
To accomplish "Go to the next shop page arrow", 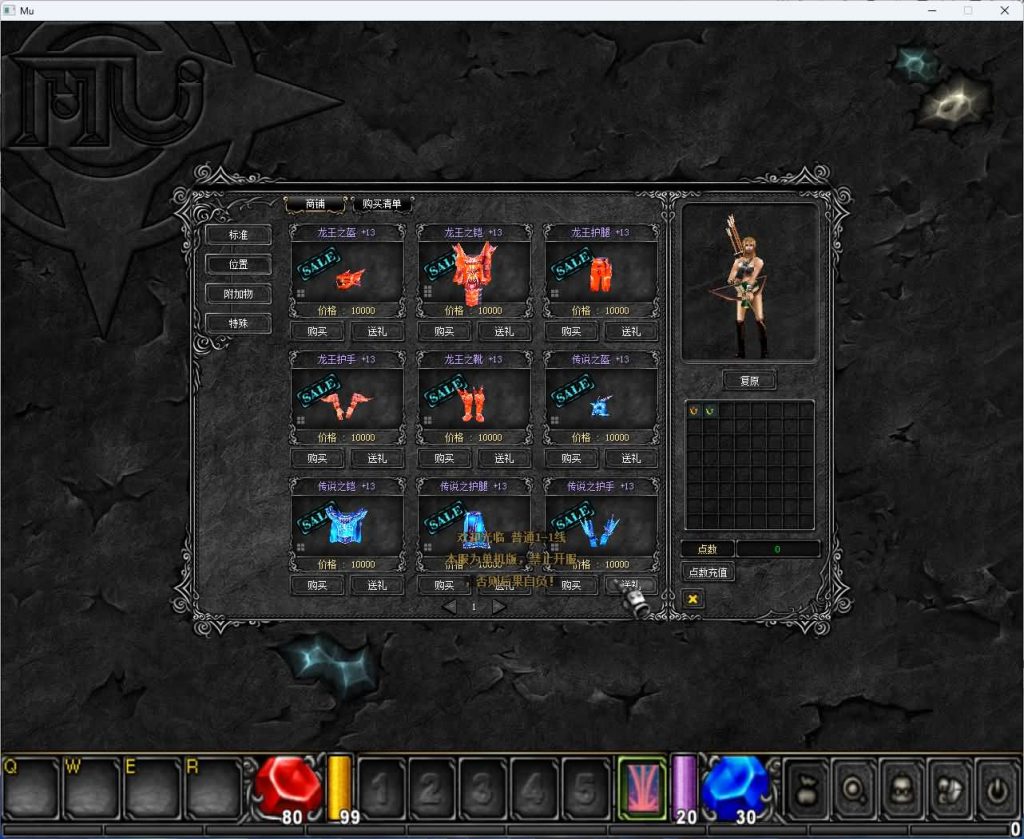I will (x=499, y=606).
